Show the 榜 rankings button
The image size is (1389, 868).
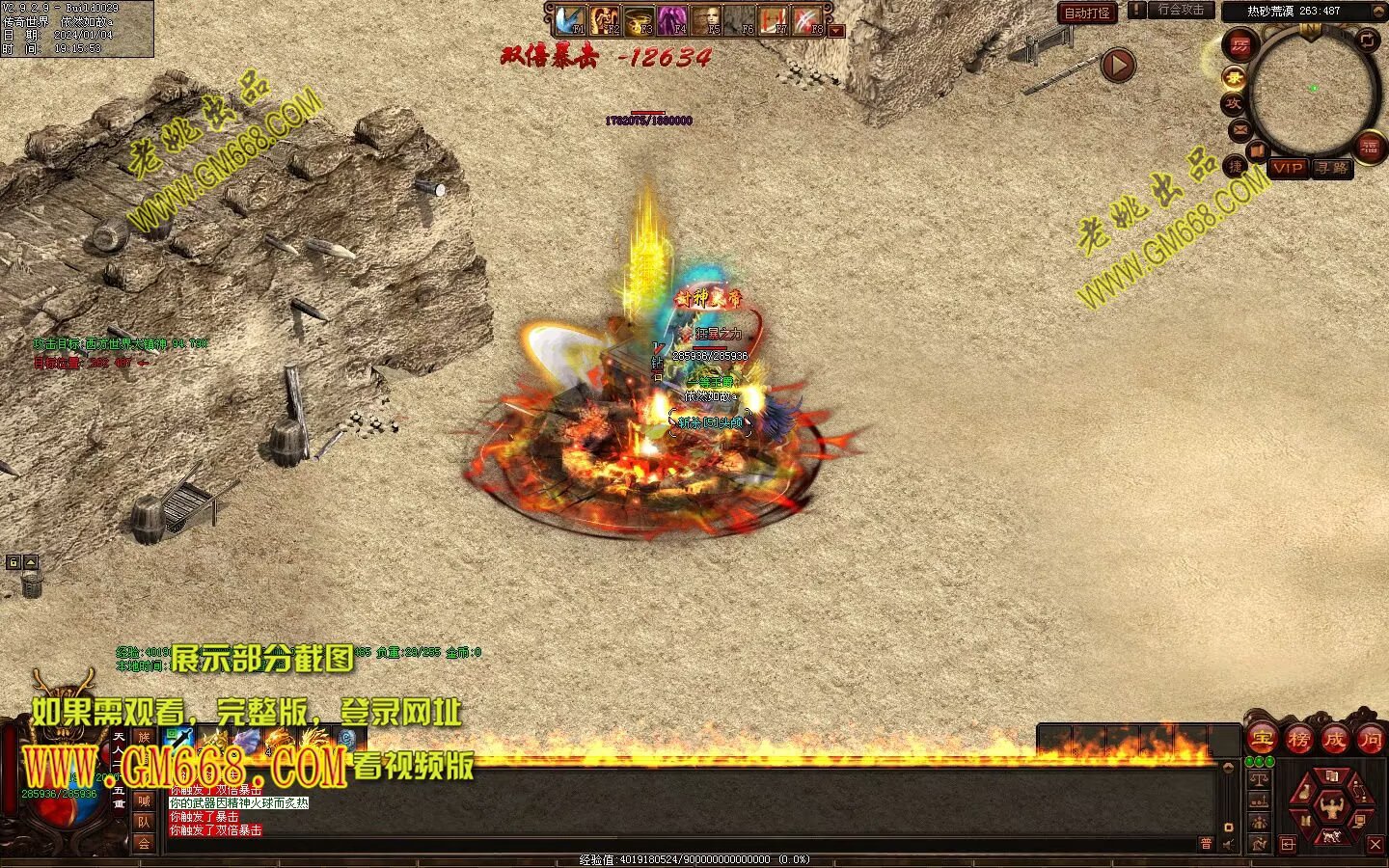pyautogui.click(x=1298, y=740)
